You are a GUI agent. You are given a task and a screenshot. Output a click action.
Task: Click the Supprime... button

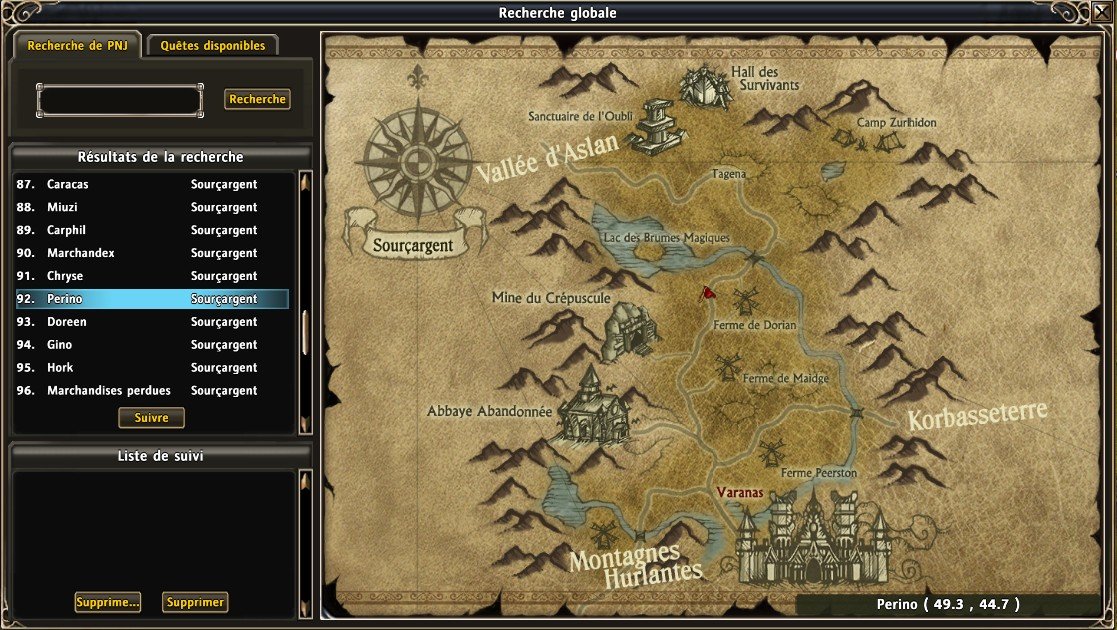pos(107,603)
